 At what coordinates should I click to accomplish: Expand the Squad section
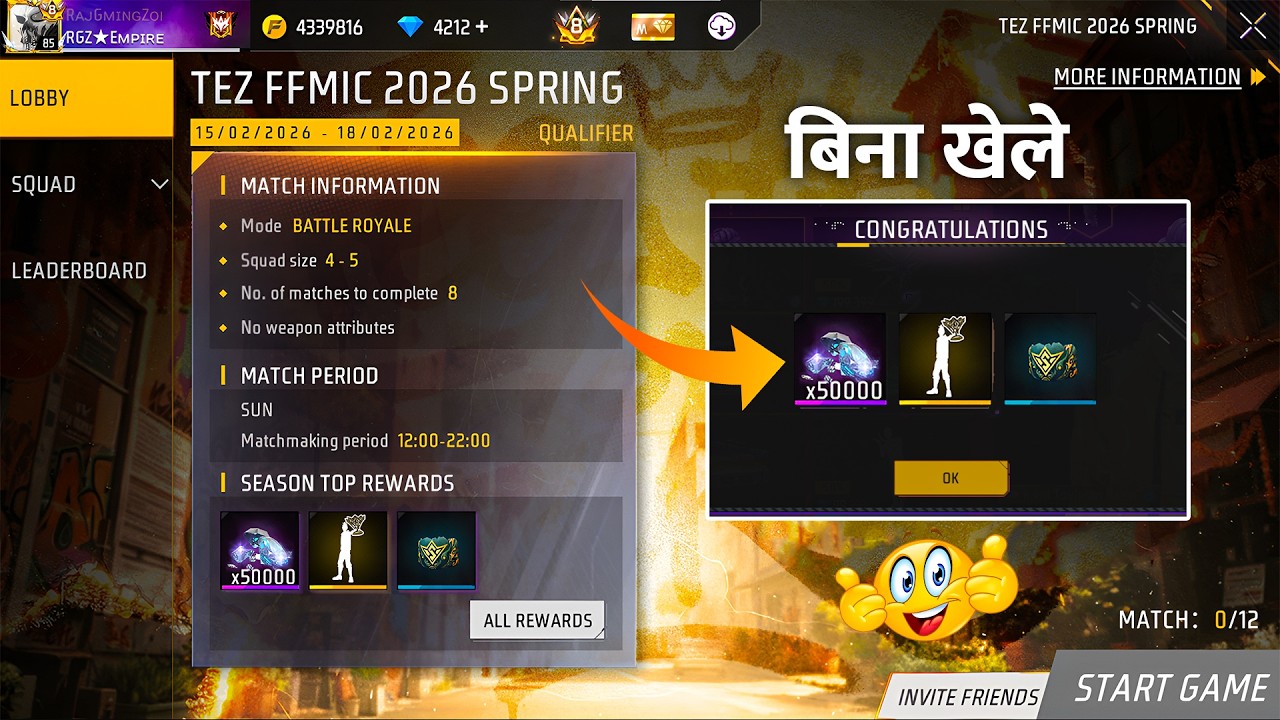(86, 184)
